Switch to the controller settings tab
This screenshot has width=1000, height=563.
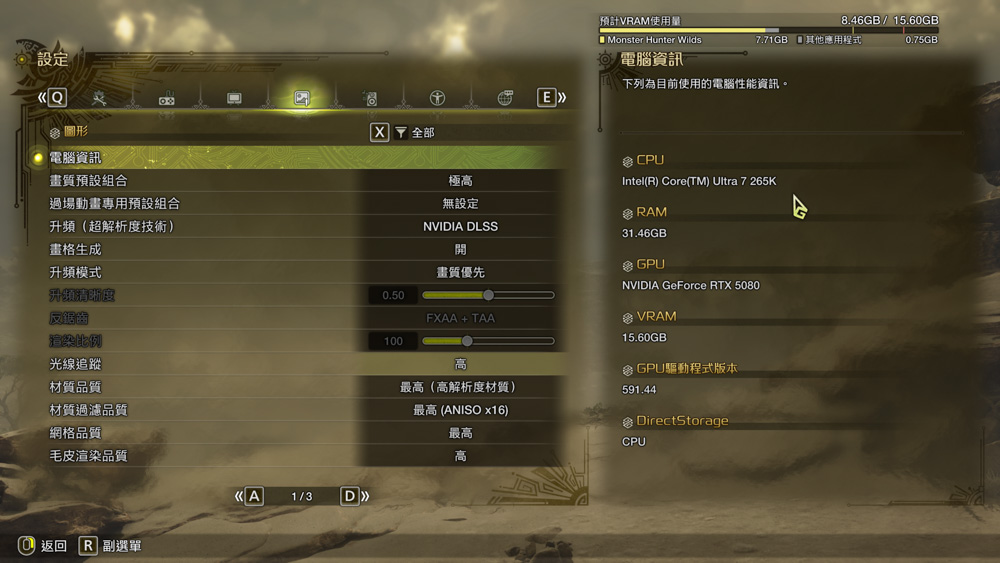[x=167, y=98]
